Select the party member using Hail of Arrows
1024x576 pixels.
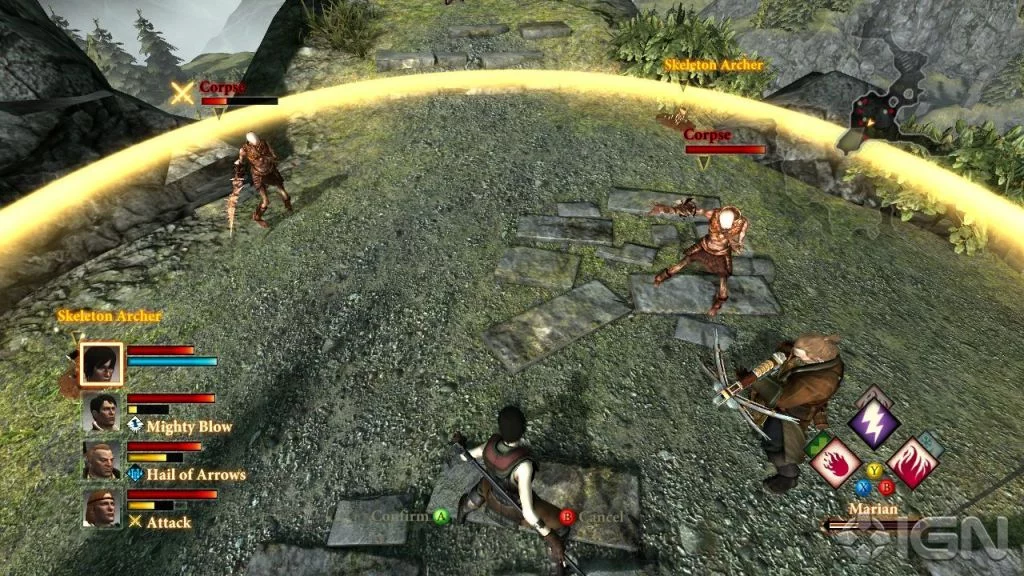(x=101, y=459)
